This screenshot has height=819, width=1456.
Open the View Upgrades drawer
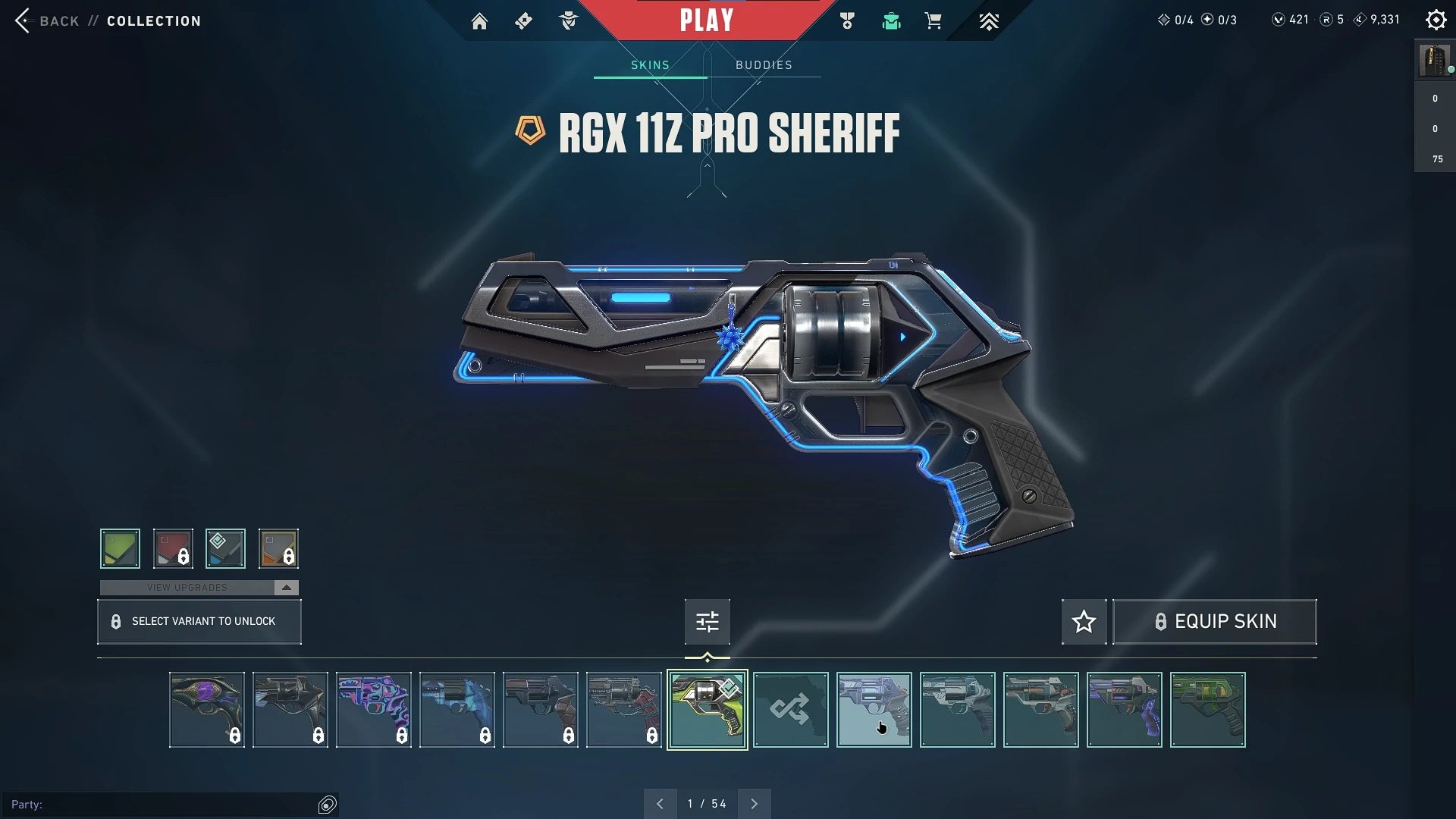pyautogui.click(x=188, y=587)
